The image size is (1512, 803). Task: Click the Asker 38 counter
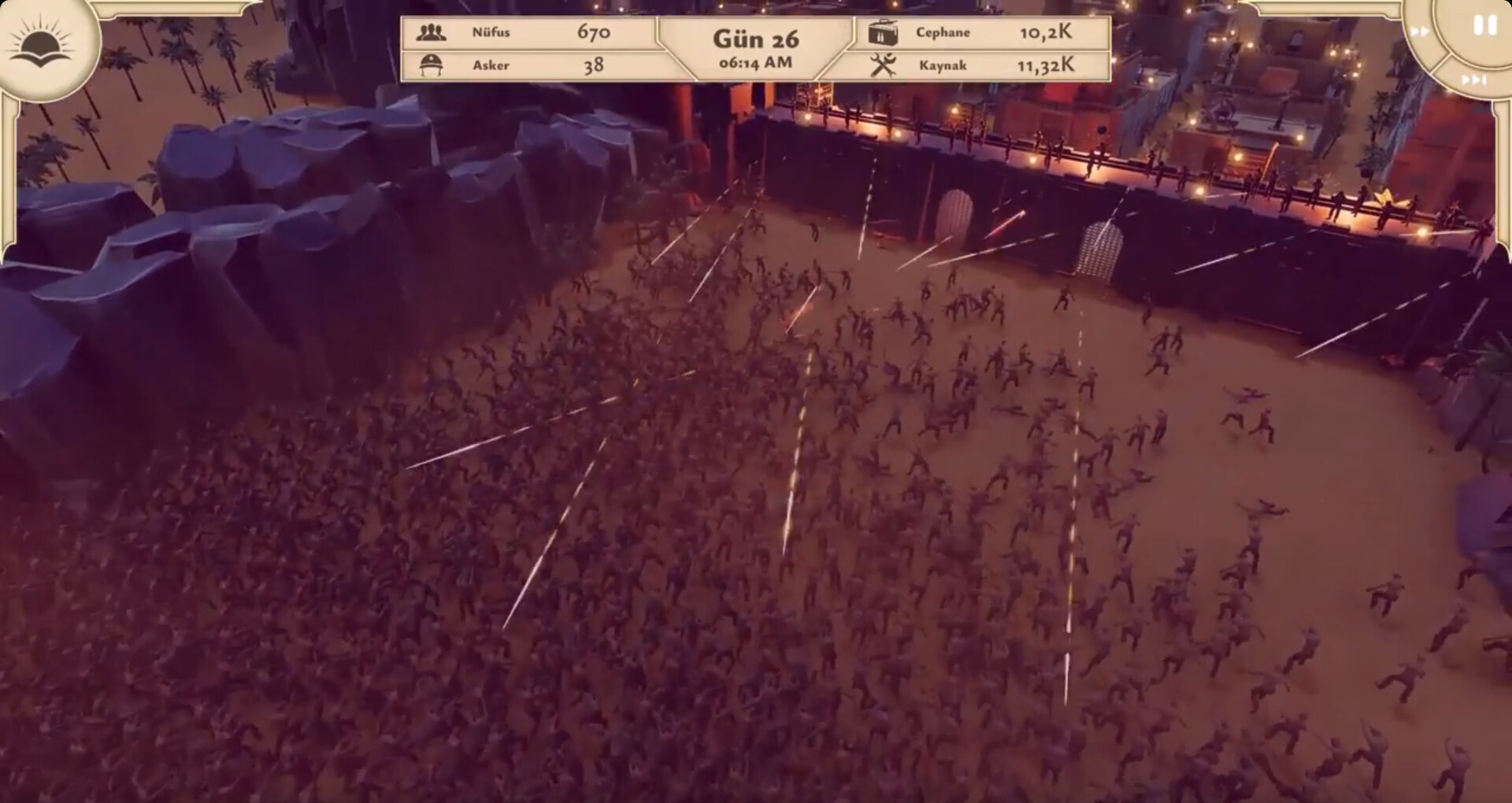pyautogui.click(x=595, y=65)
